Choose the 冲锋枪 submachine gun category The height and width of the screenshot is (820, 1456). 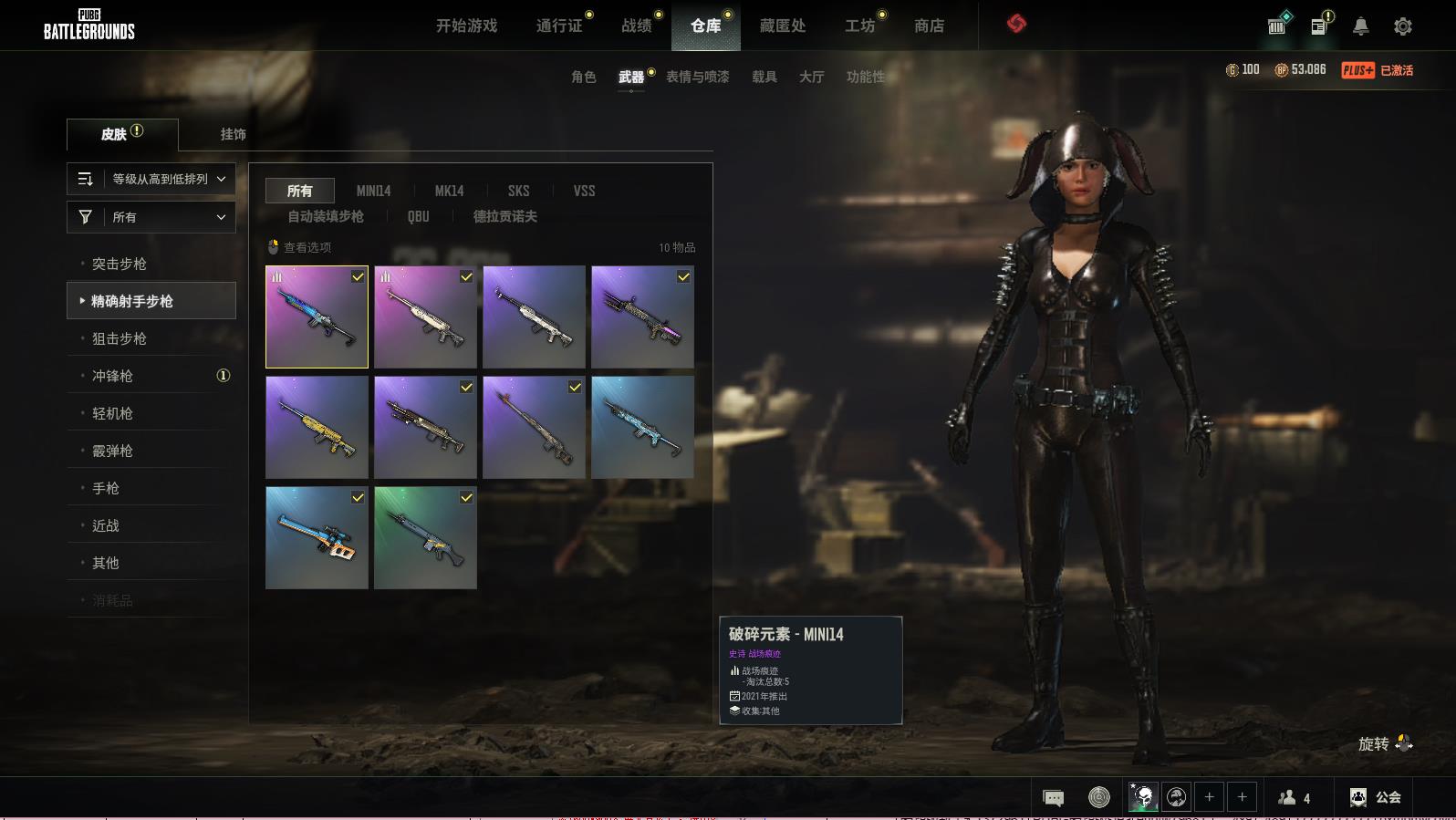point(113,376)
